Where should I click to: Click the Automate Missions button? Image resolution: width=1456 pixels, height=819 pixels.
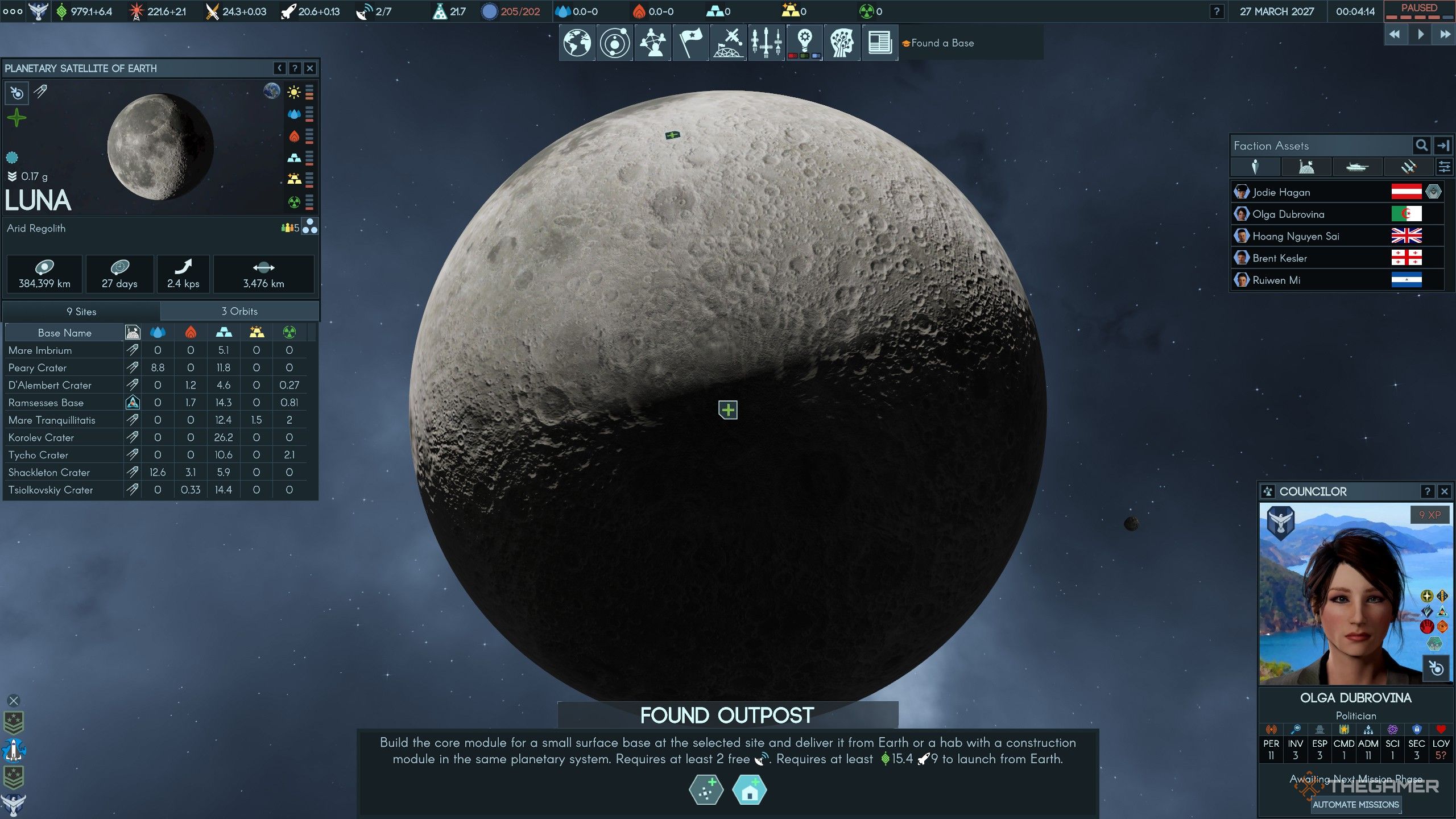(x=1355, y=804)
